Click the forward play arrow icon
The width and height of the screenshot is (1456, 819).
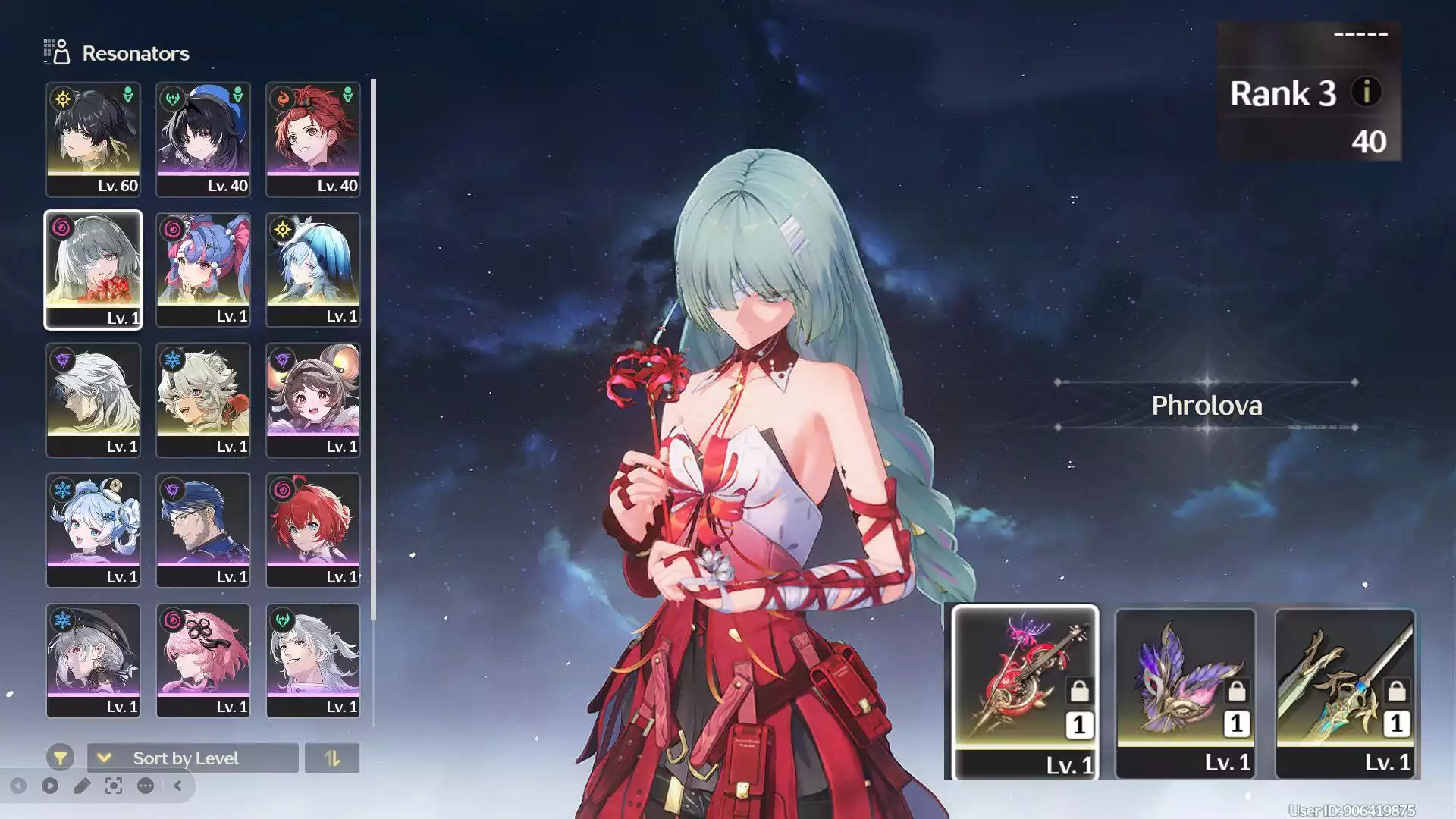point(50,786)
